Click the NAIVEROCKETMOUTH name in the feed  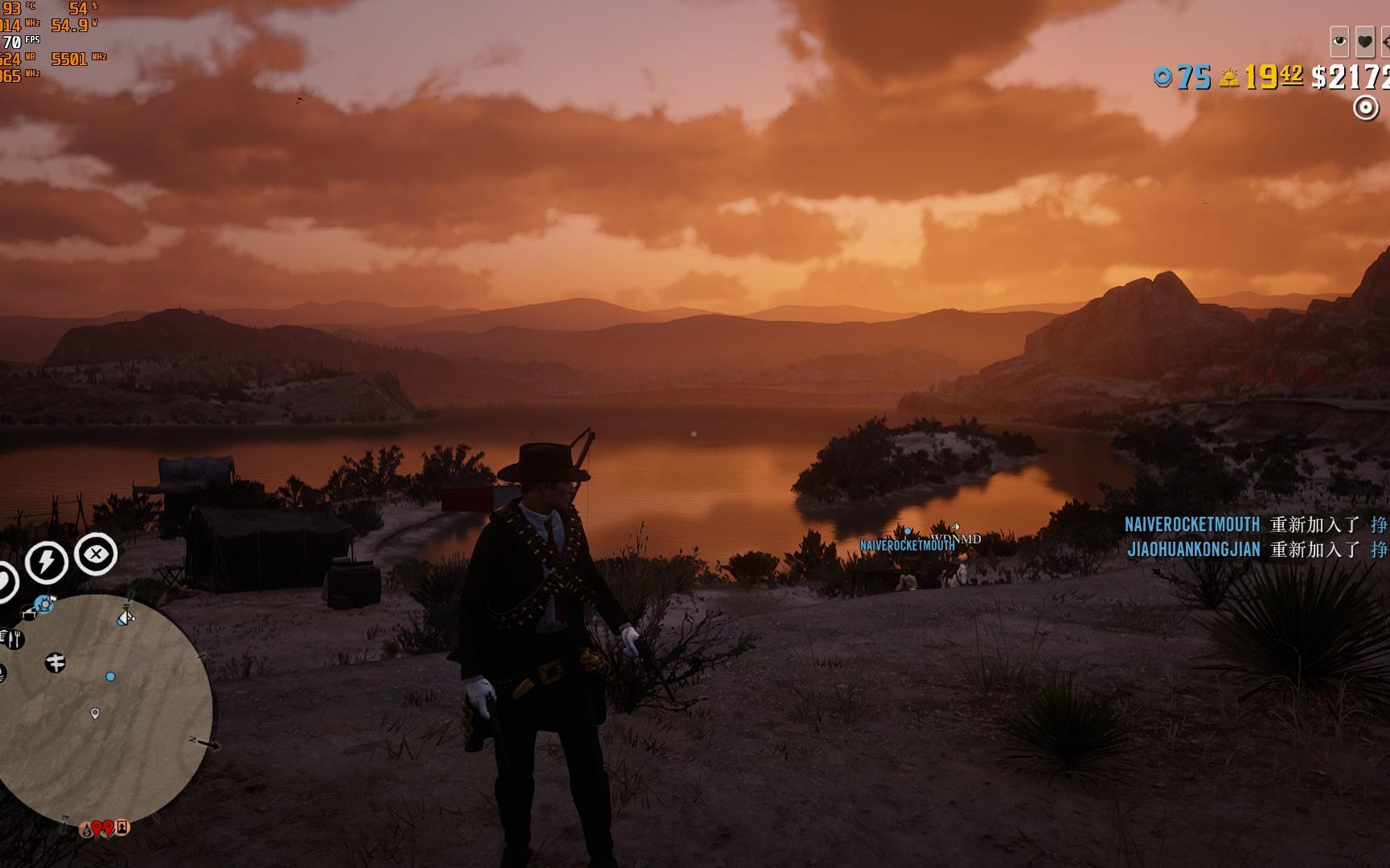1191,525
